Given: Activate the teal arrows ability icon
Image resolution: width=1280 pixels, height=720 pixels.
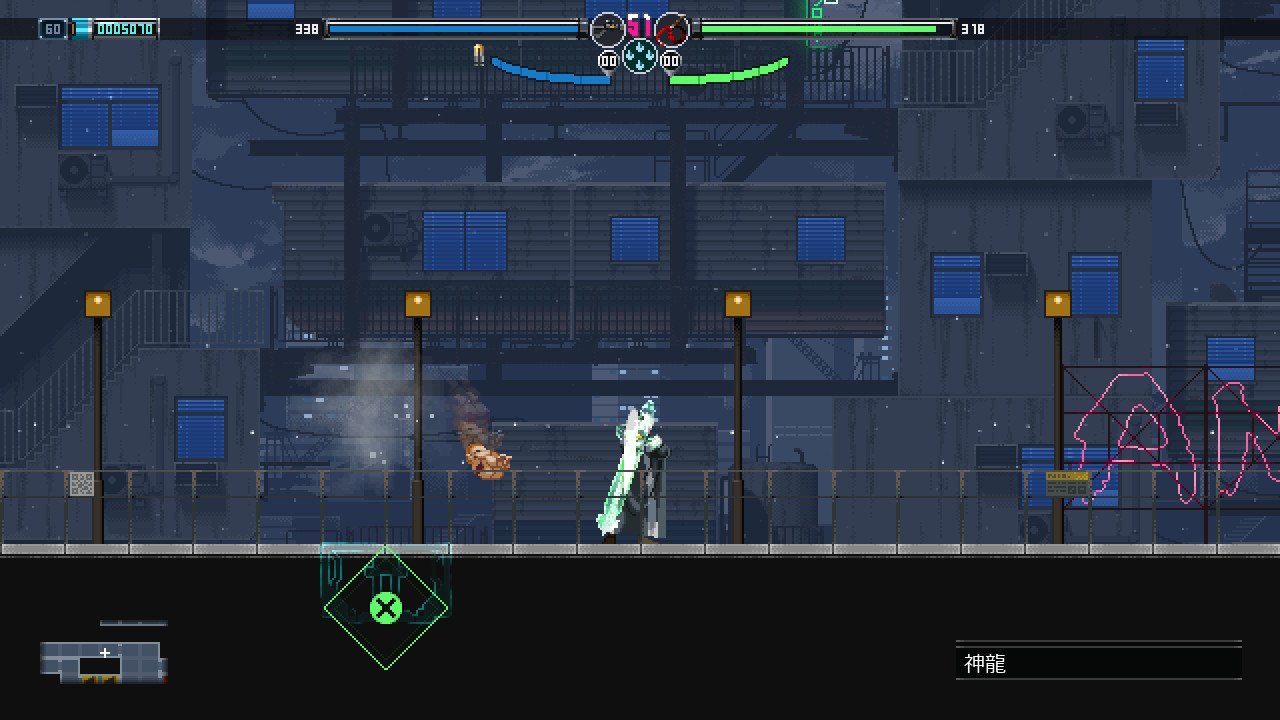Looking at the screenshot, I should point(640,56).
